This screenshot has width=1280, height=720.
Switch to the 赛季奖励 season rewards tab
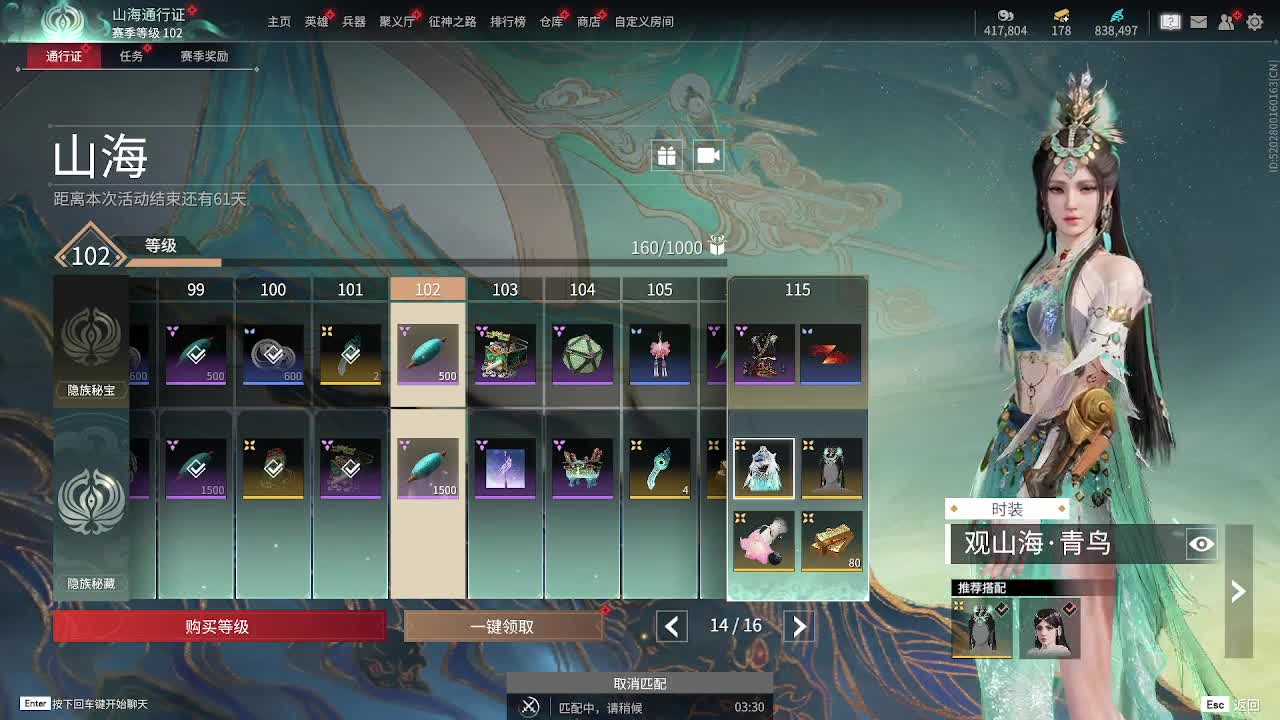tap(204, 56)
